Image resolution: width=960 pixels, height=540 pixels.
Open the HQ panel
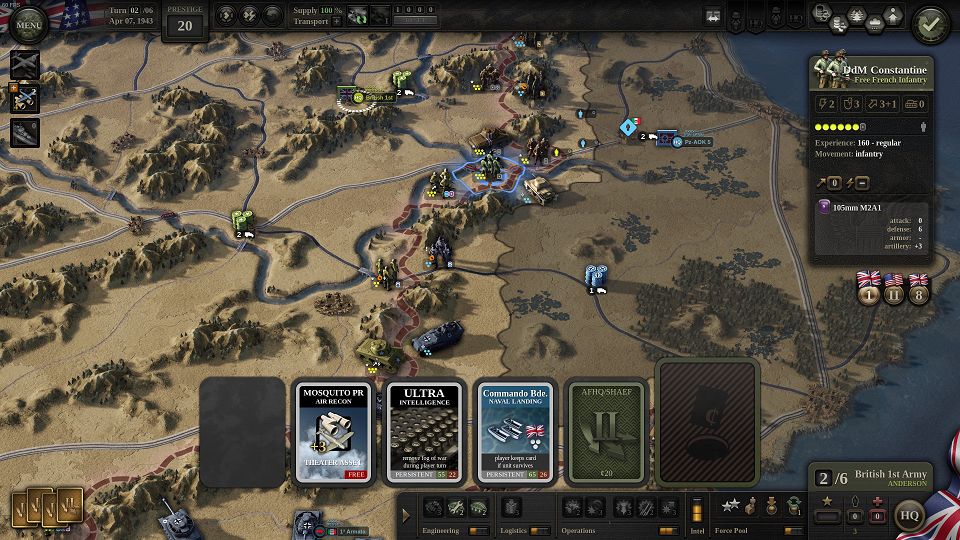(909, 516)
